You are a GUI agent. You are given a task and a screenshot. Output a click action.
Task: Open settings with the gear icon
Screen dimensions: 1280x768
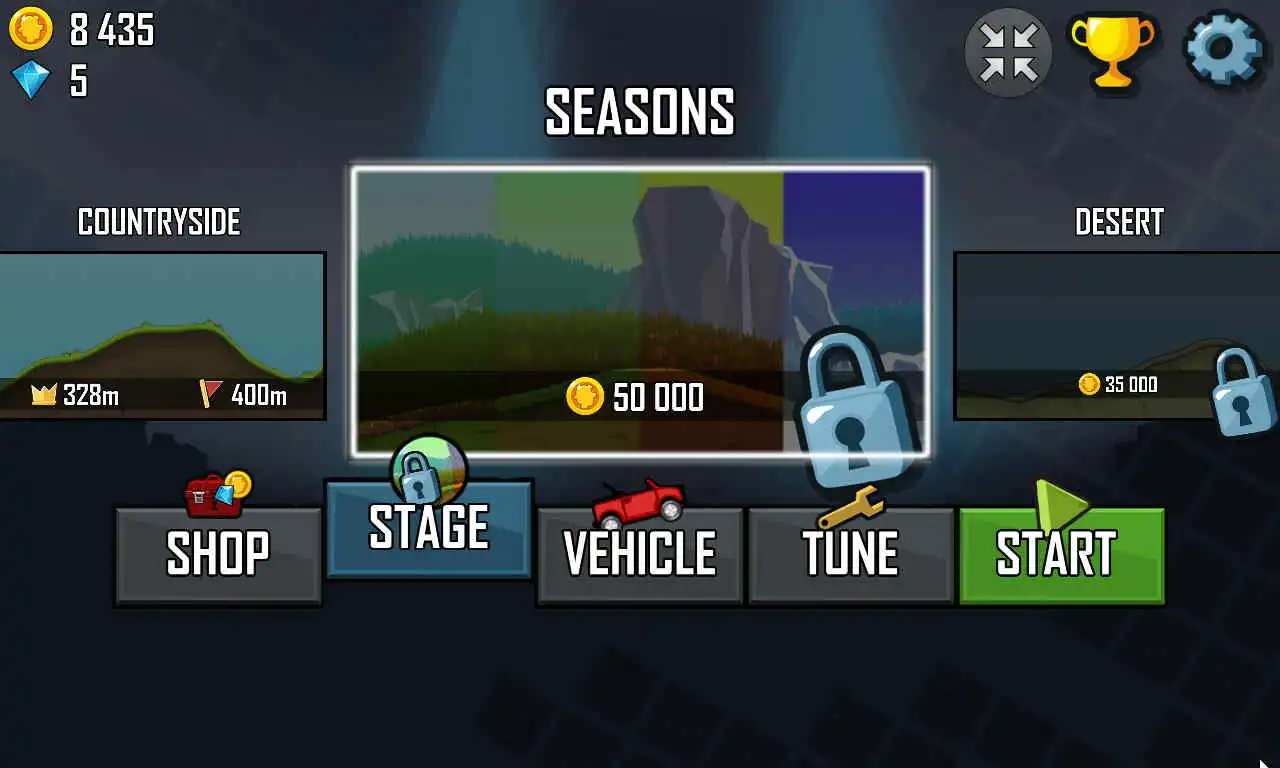click(x=1223, y=50)
